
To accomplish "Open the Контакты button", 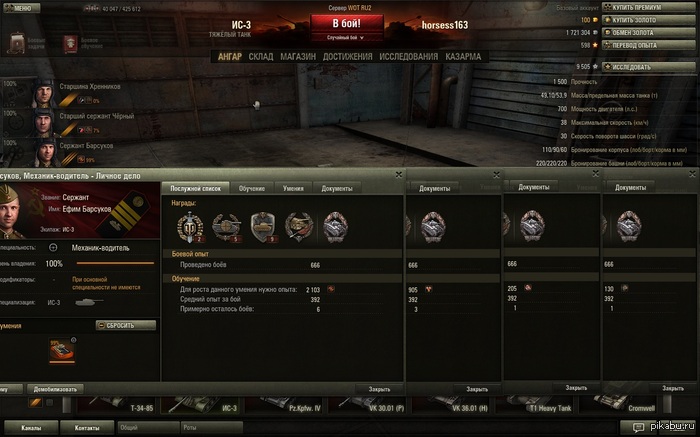I will pos(85,427).
